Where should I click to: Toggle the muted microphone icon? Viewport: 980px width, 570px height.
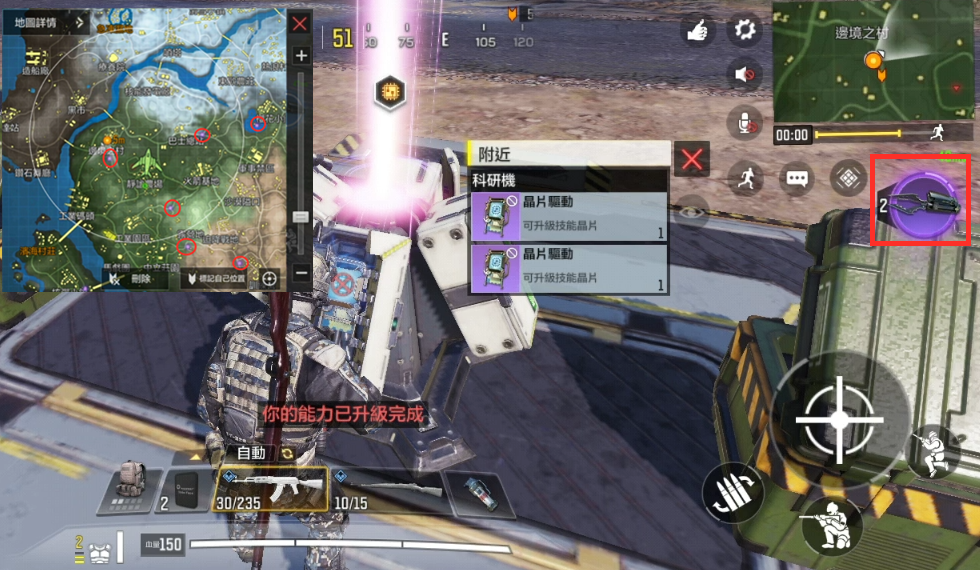tap(744, 122)
